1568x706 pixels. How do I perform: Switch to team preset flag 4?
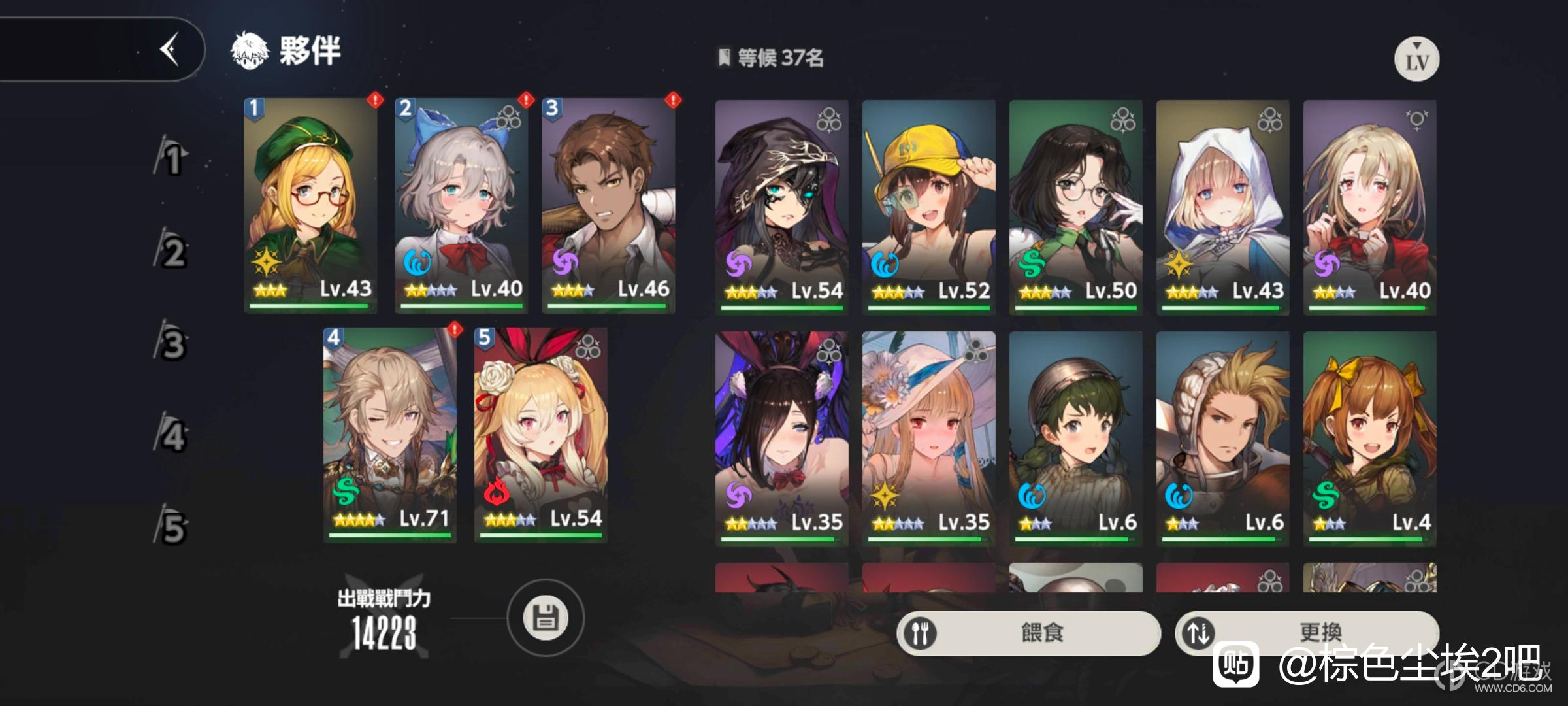click(172, 435)
